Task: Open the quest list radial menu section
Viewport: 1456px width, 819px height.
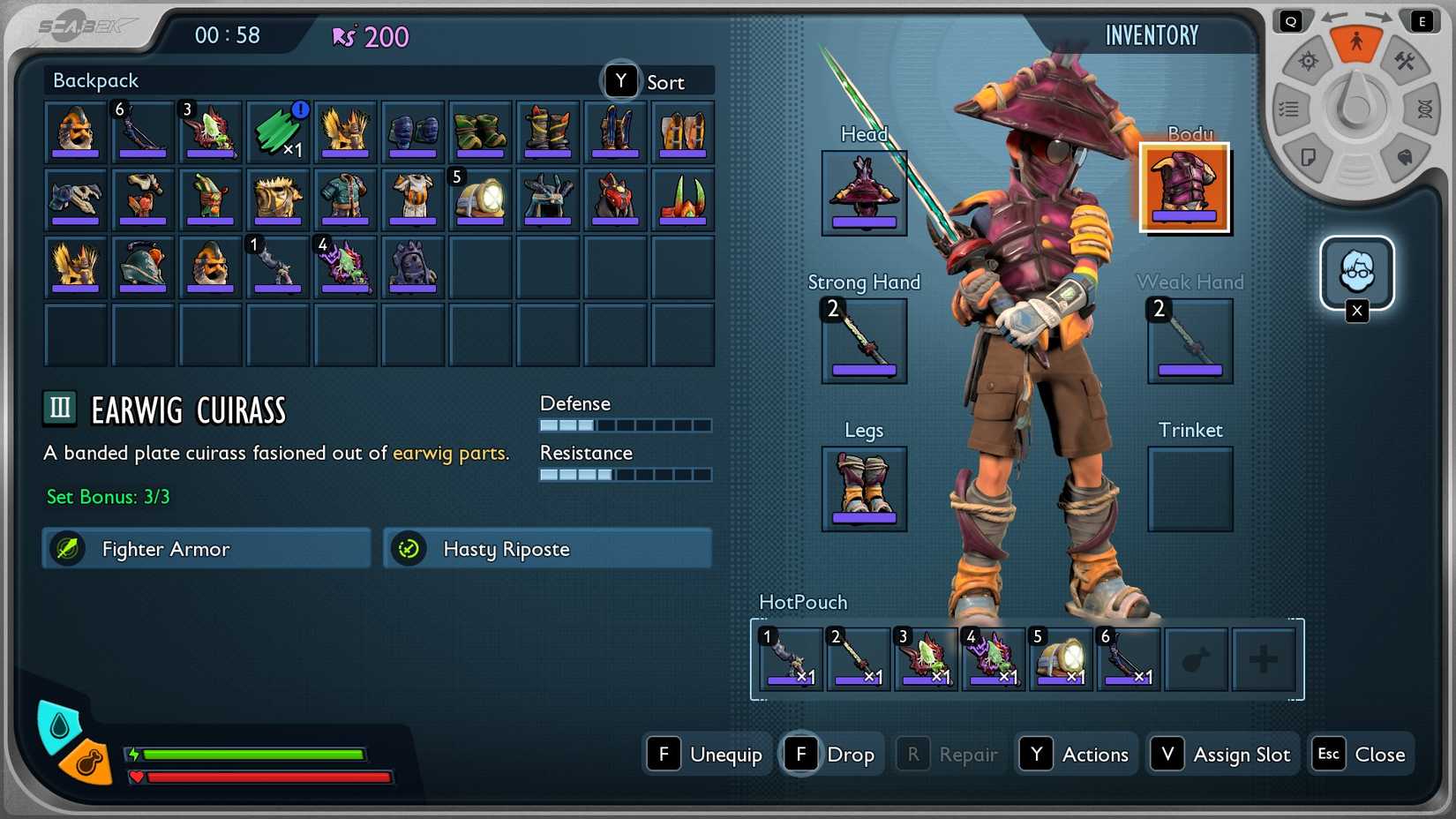Action: pos(1288,109)
